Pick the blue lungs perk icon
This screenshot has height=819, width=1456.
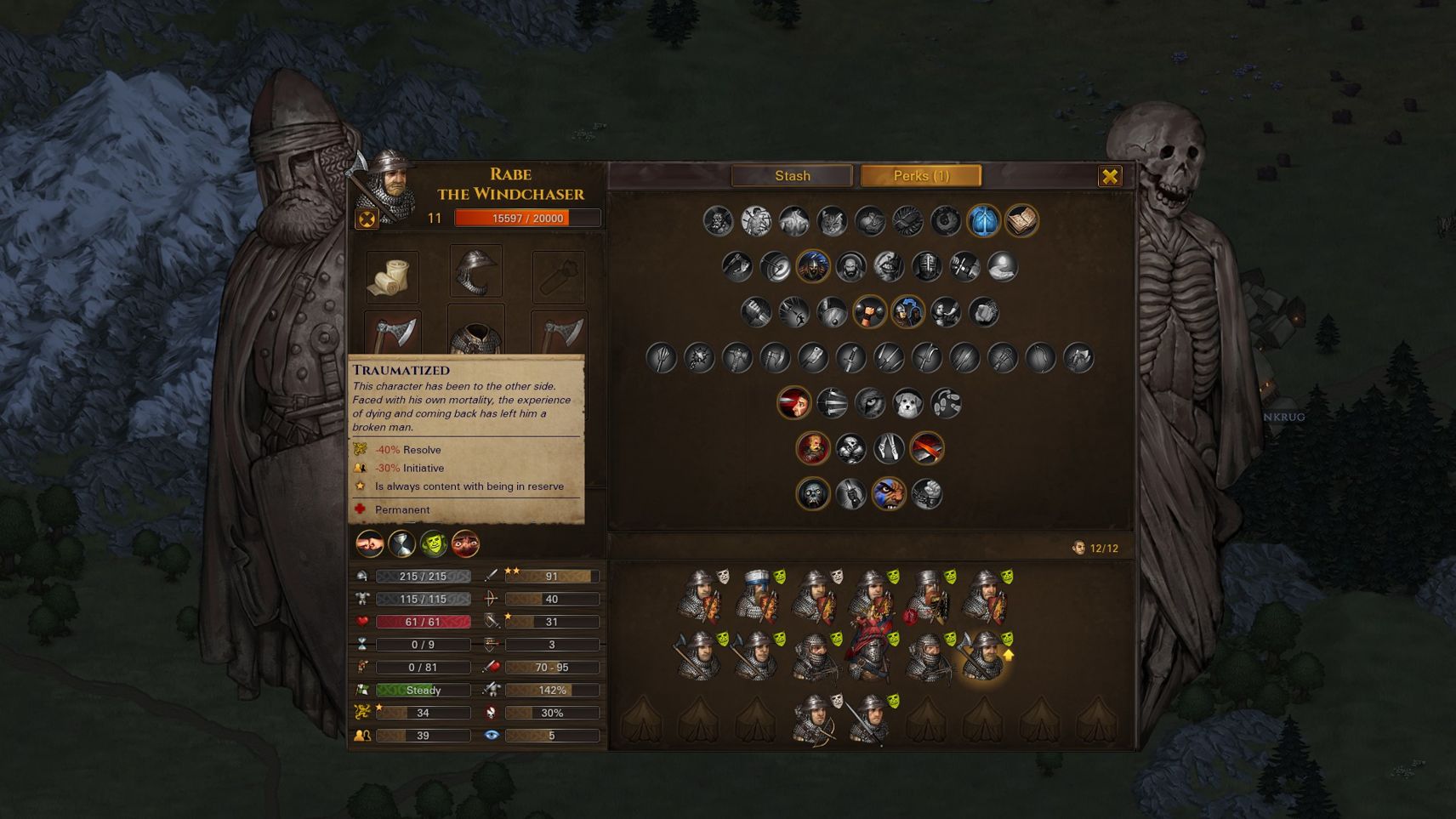click(983, 221)
